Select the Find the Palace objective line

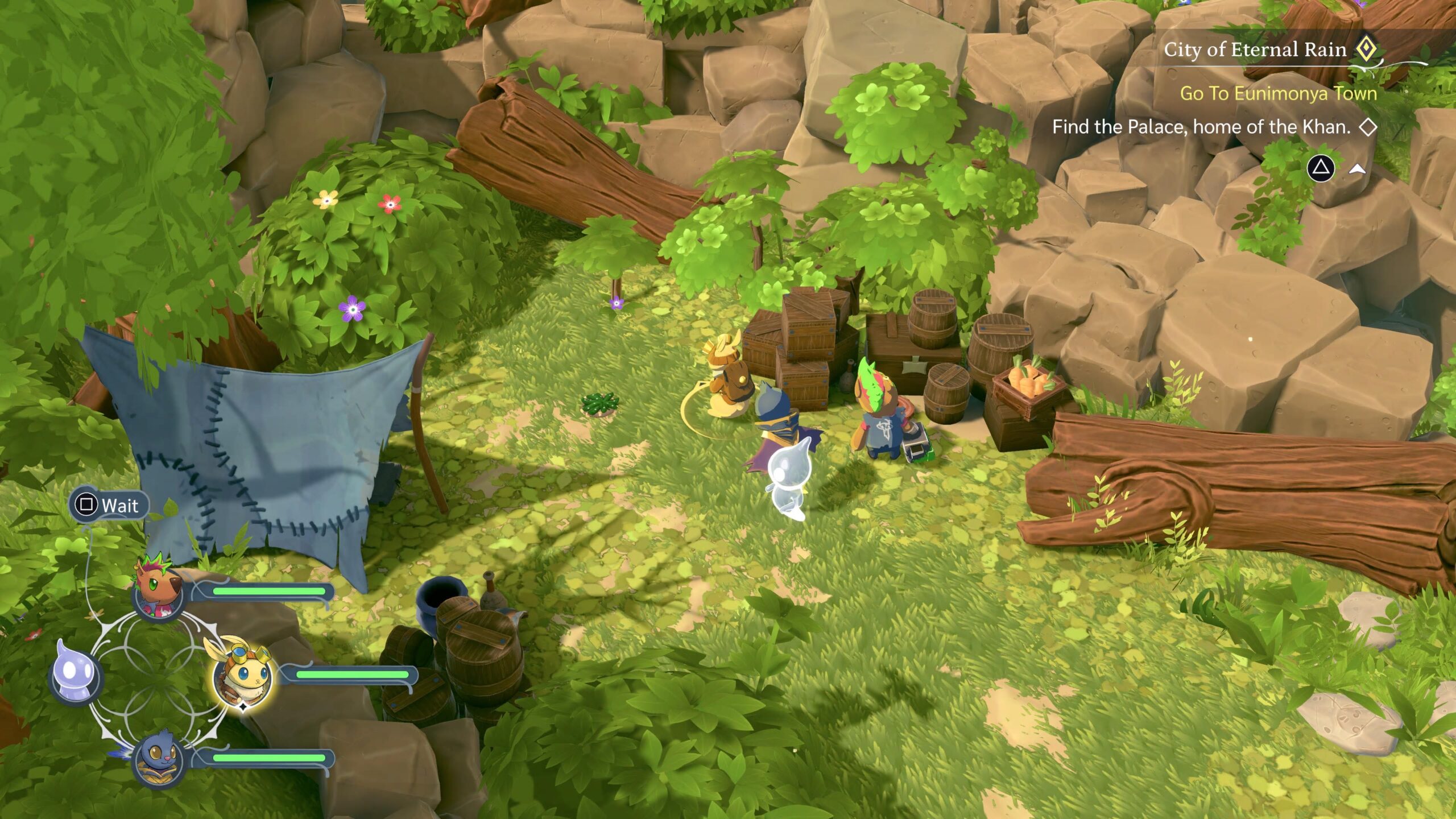[x=1201, y=127]
